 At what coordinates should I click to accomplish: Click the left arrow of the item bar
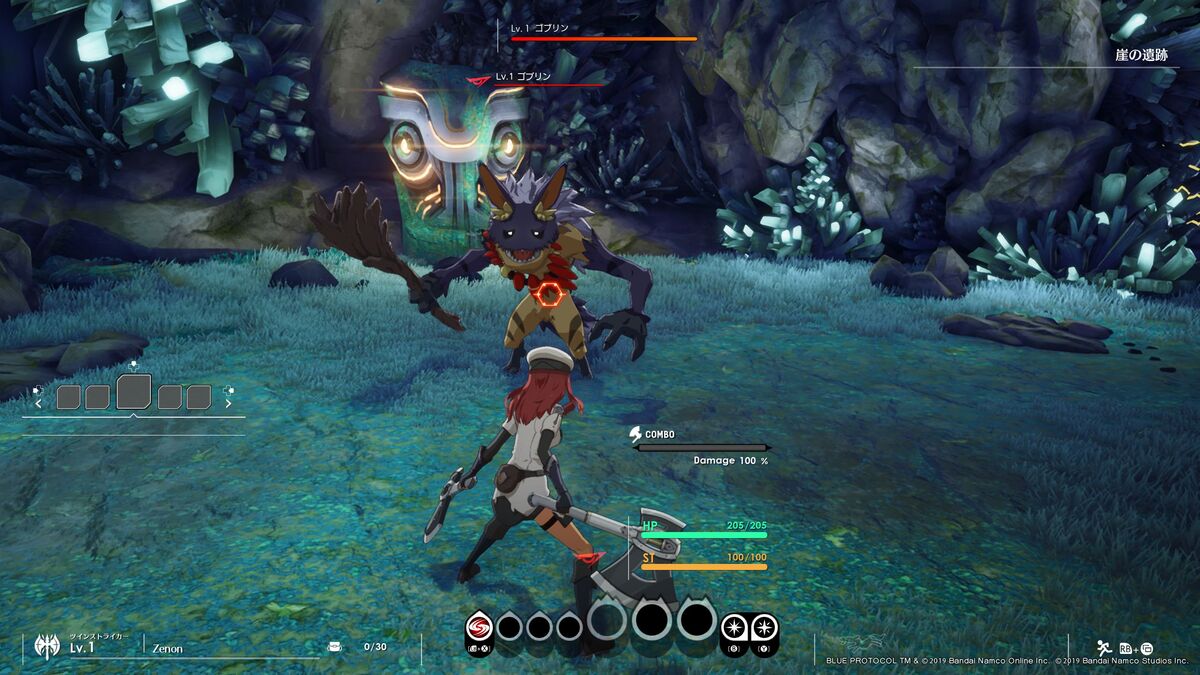[x=39, y=404]
